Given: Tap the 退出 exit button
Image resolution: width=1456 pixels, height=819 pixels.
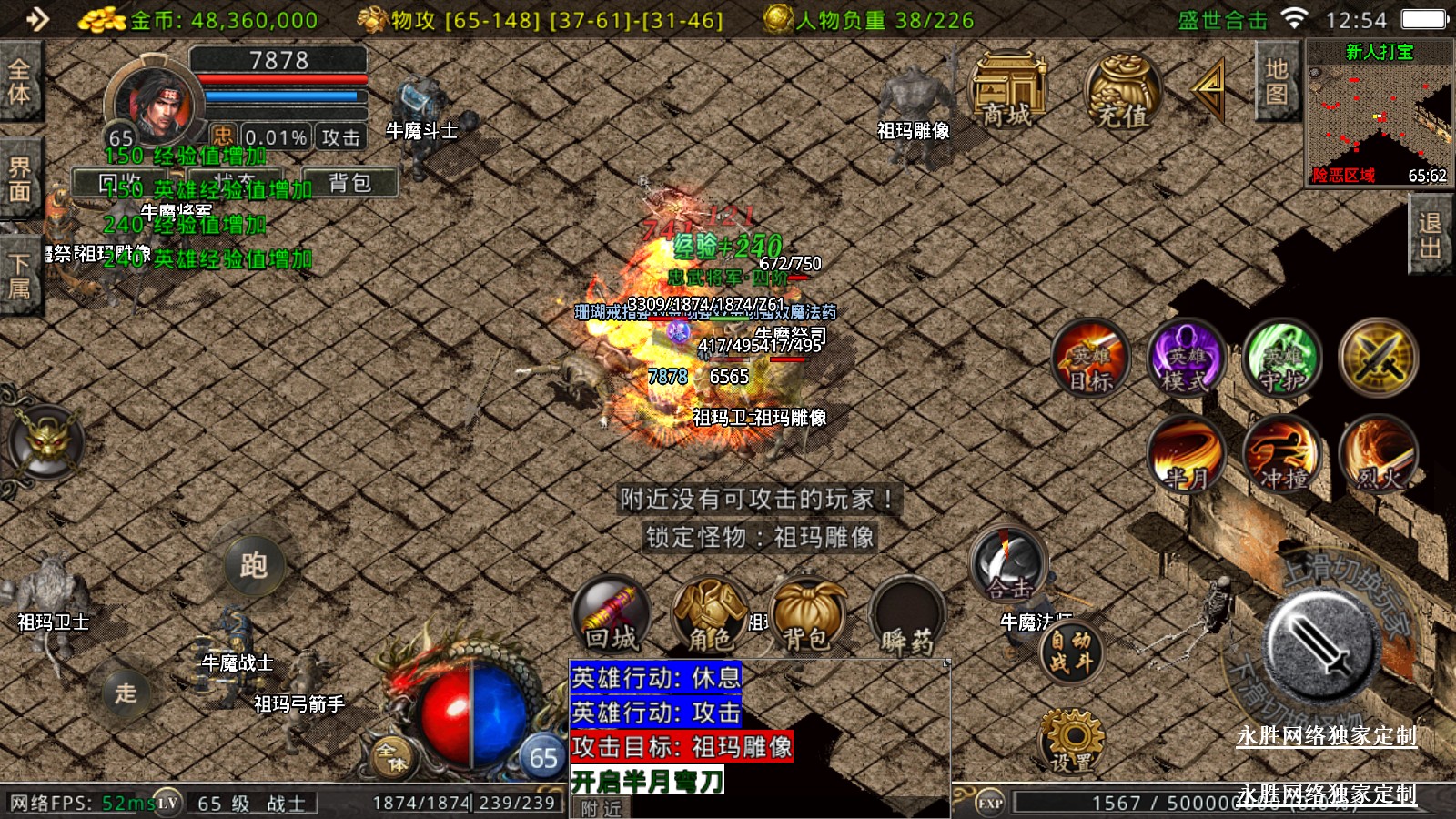Looking at the screenshot, I should [1430, 236].
